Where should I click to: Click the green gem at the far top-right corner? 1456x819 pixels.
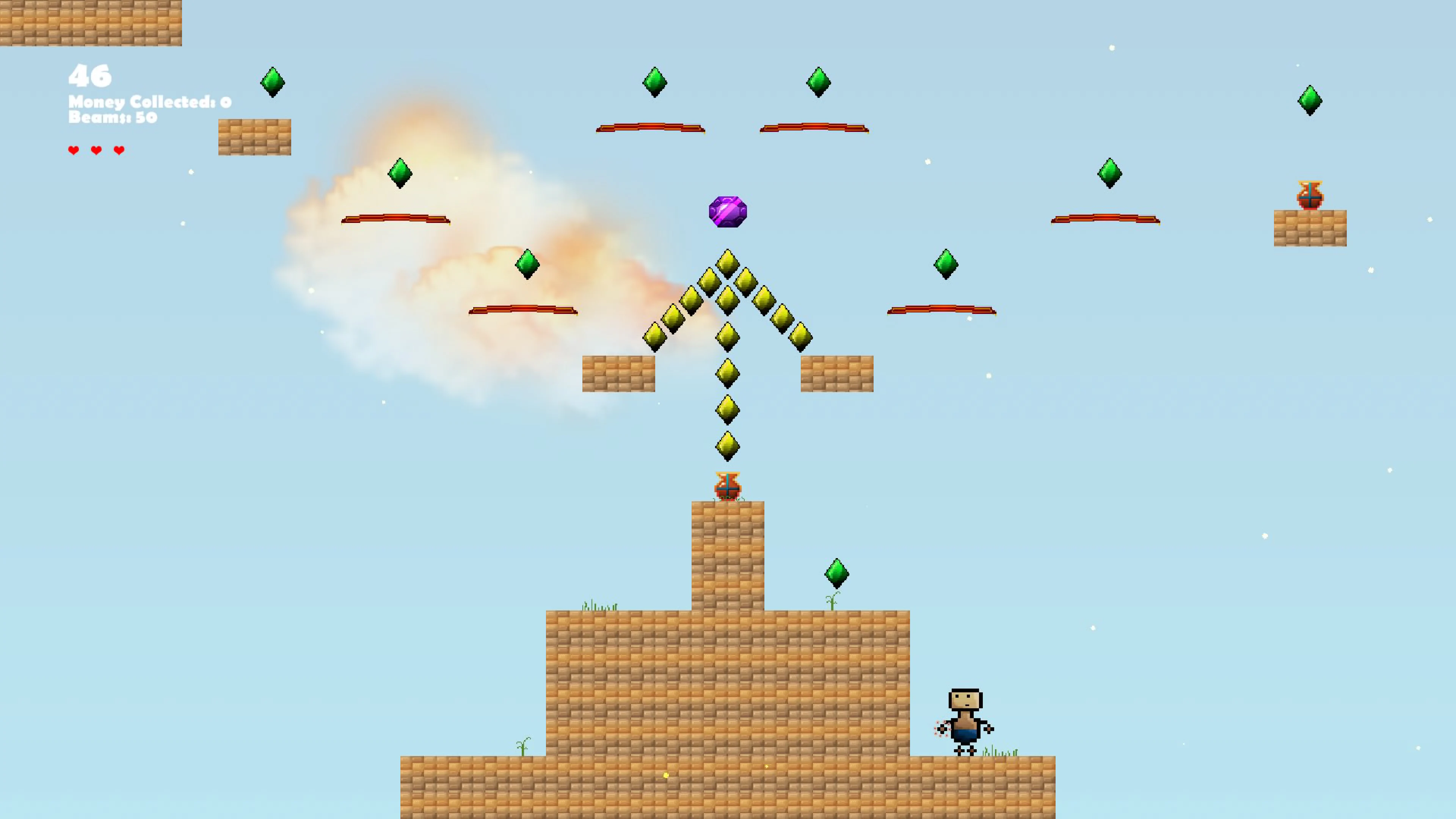pos(1311,100)
